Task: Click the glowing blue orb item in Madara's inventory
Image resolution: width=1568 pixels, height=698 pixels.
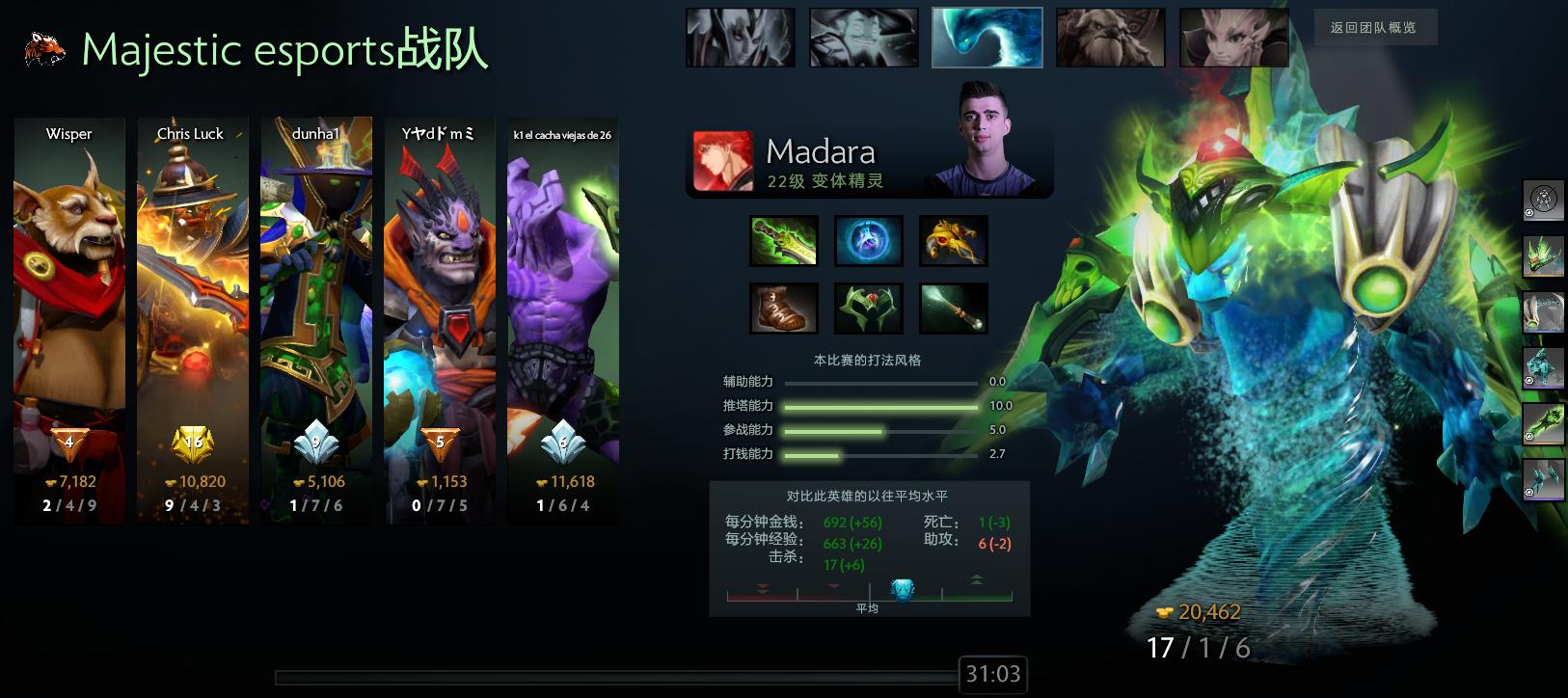Action: [868, 240]
